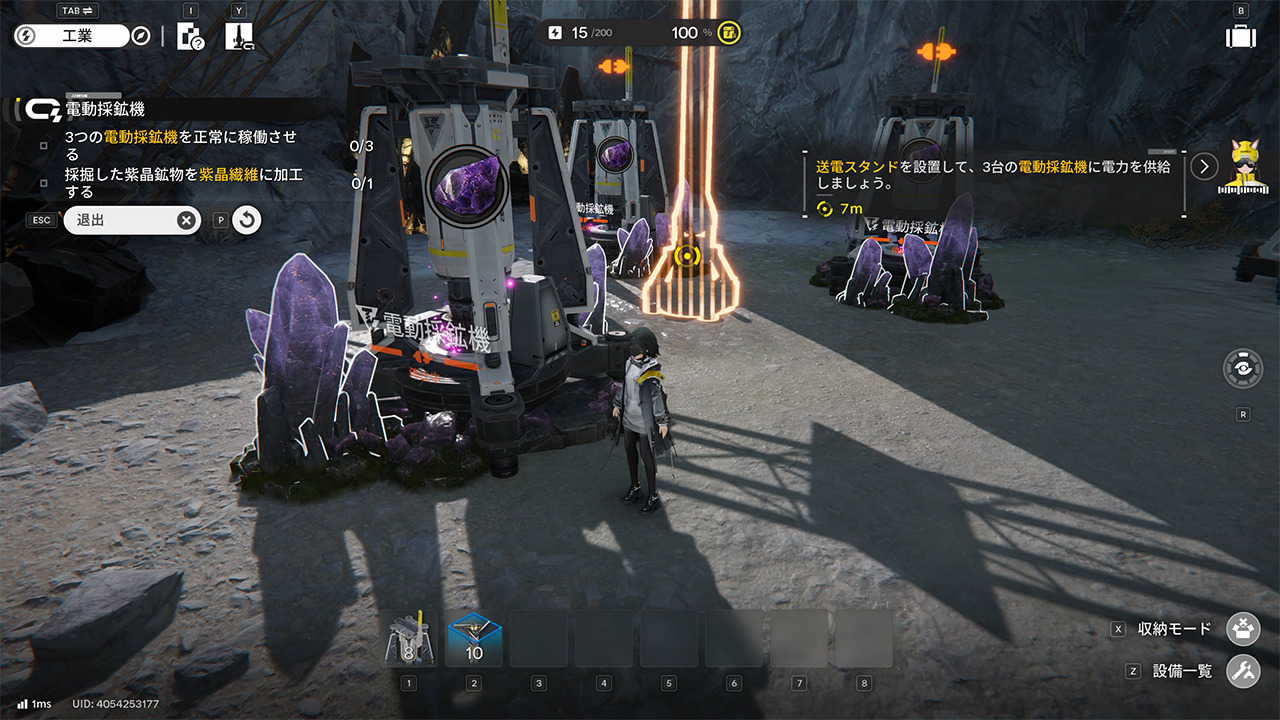Toggle the eye view-mode button
The height and width of the screenshot is (720, 1280).
coord(1243,368)
